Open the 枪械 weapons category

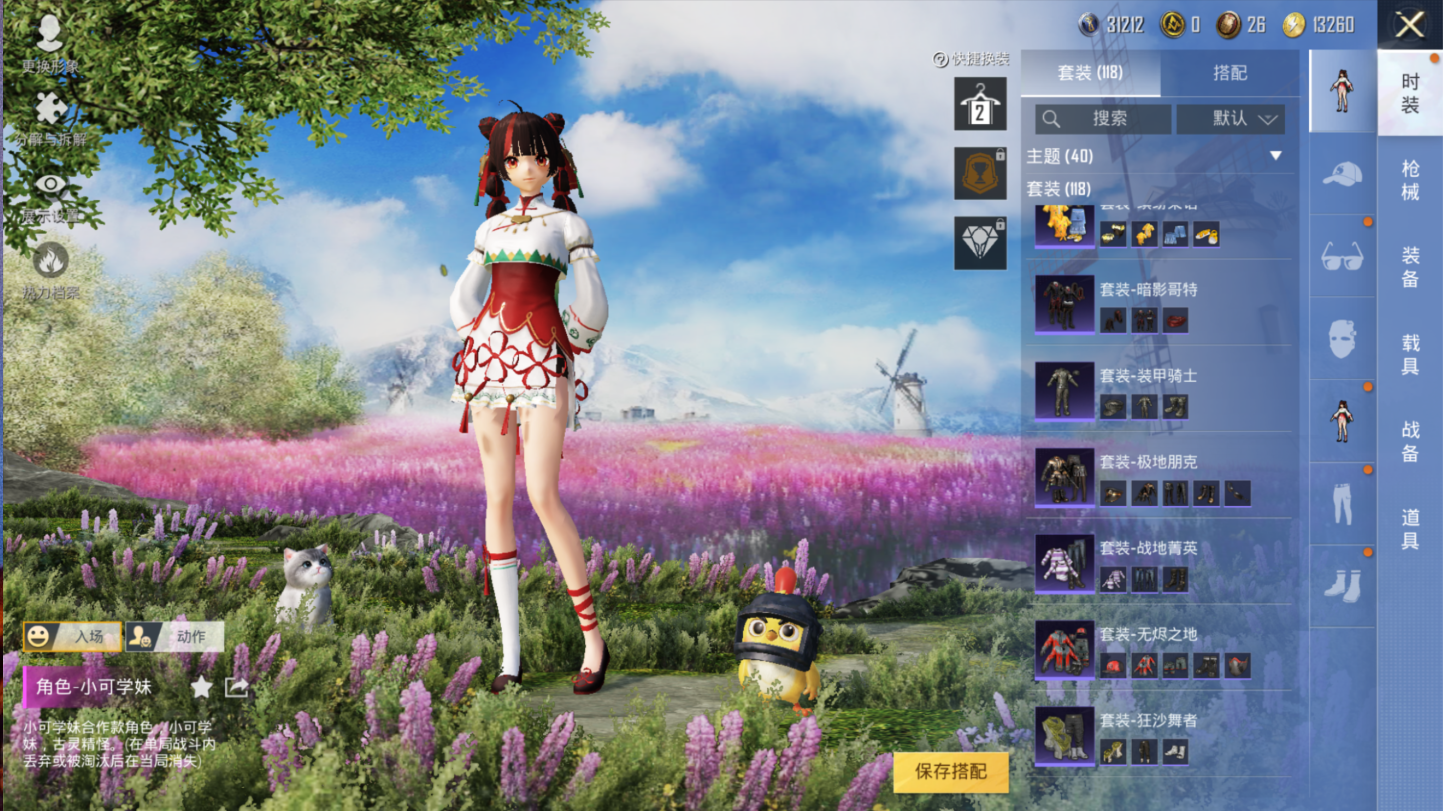1410,180
